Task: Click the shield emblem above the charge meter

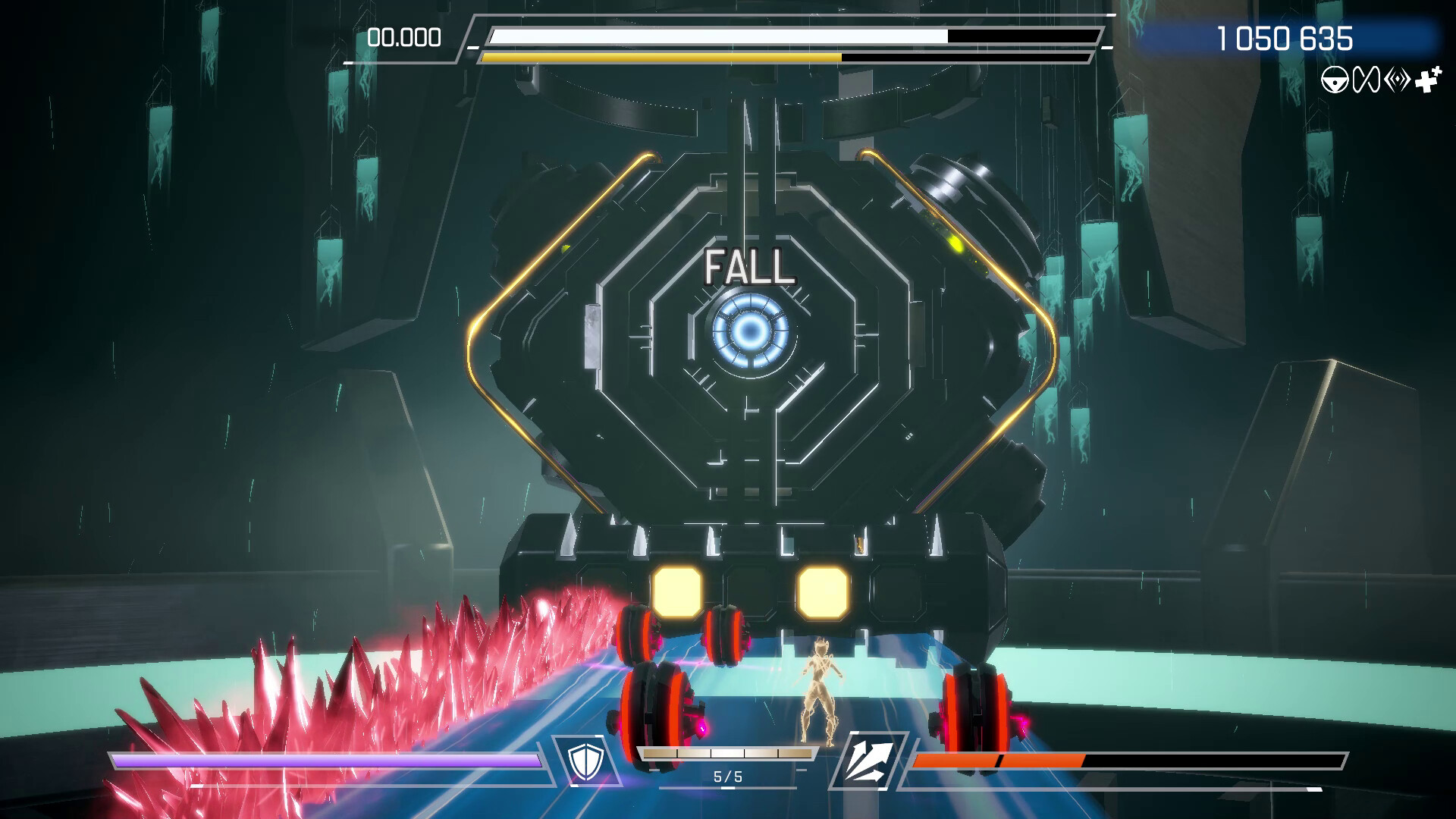Action: click(x=584, y=761)
